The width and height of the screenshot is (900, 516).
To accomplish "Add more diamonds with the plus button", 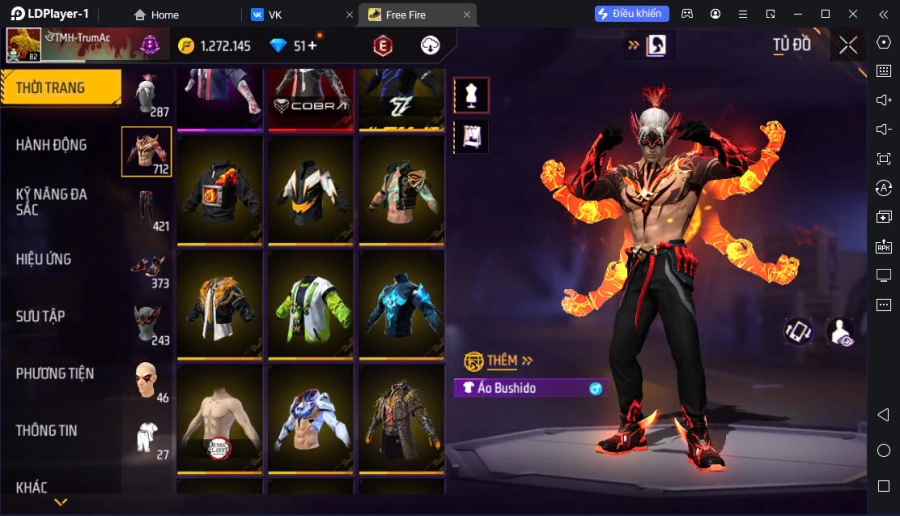I will 312,46.
